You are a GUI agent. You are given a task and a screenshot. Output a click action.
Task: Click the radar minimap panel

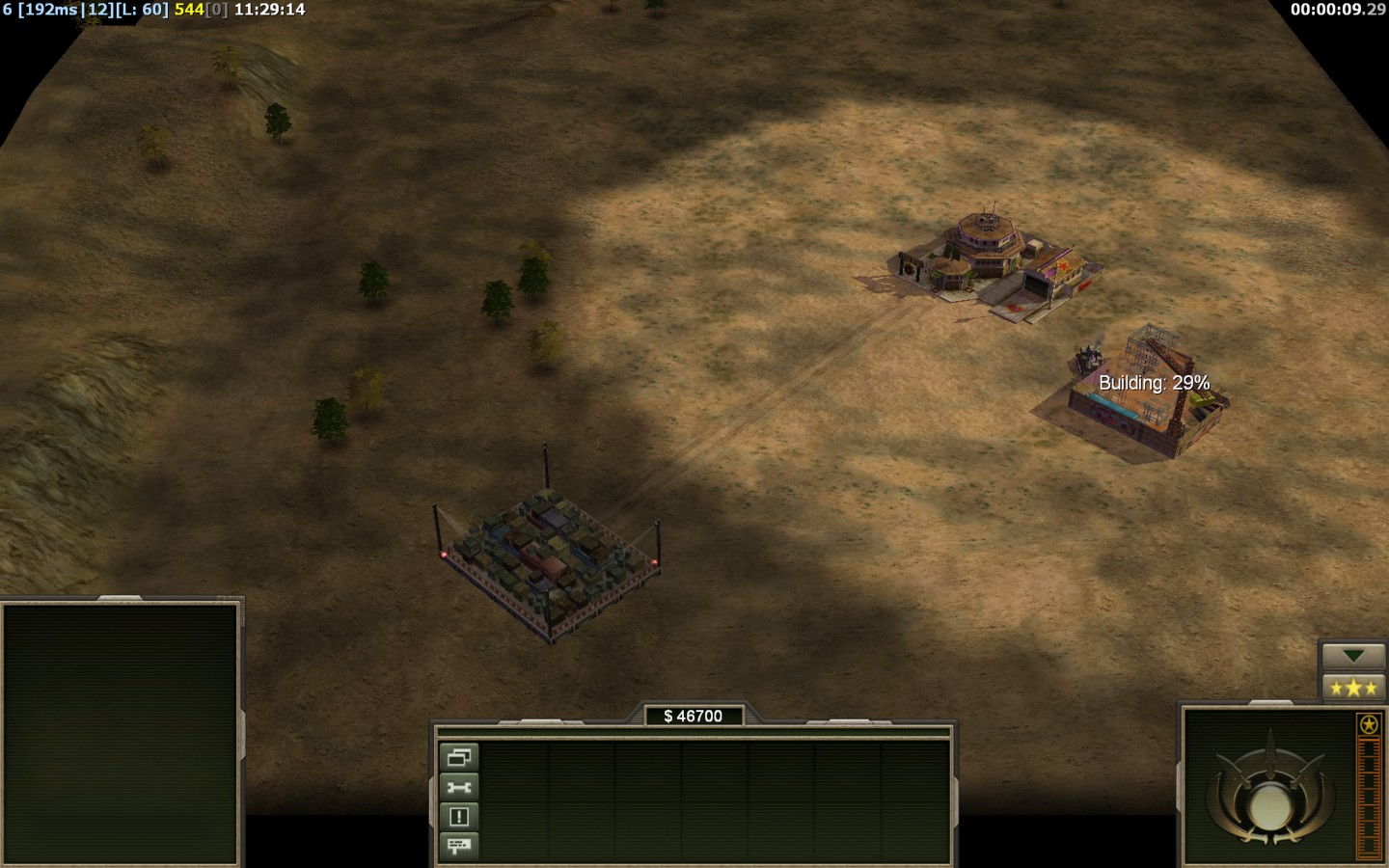[121, 733]
